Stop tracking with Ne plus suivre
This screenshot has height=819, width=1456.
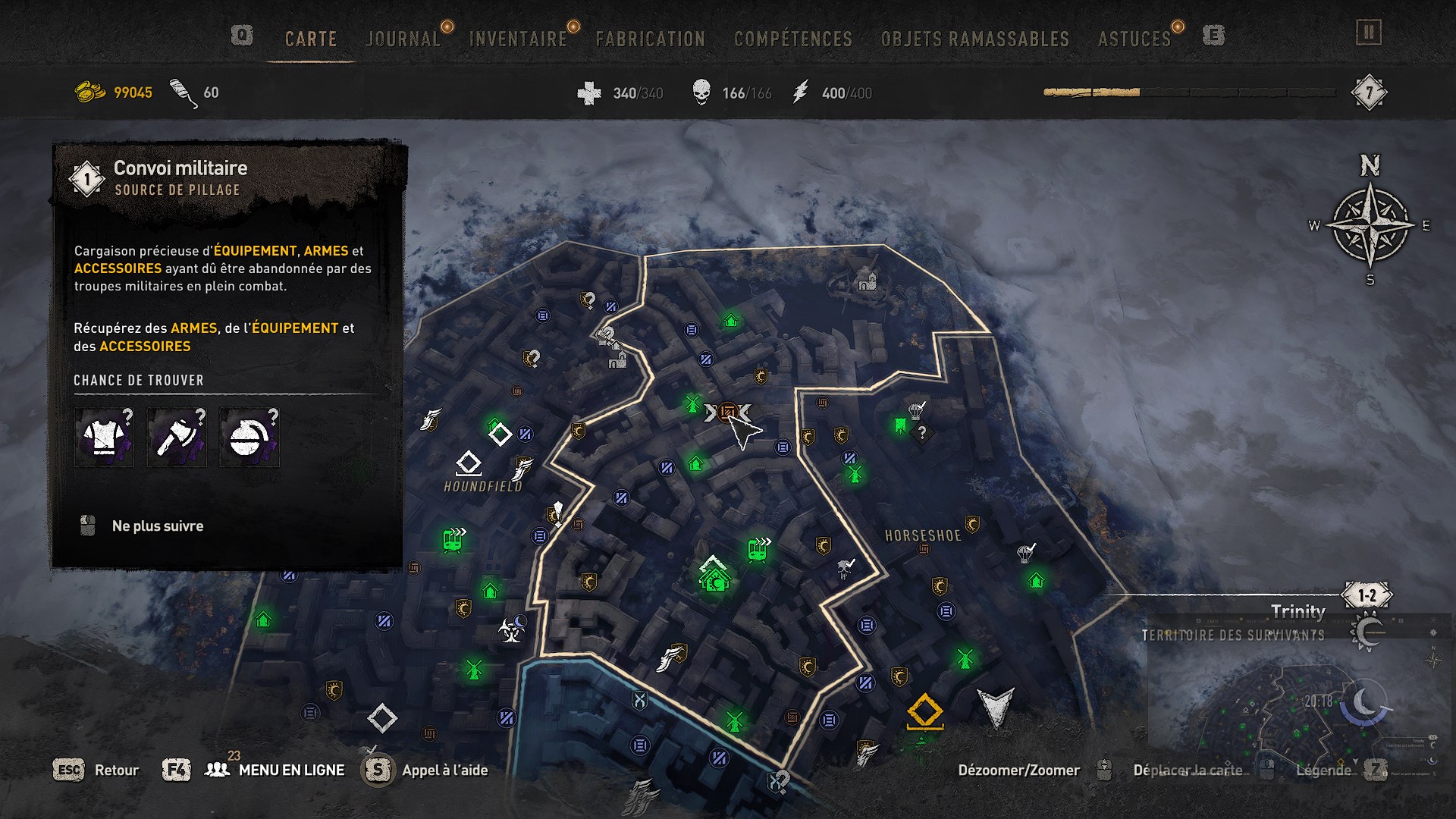(157, 526)
